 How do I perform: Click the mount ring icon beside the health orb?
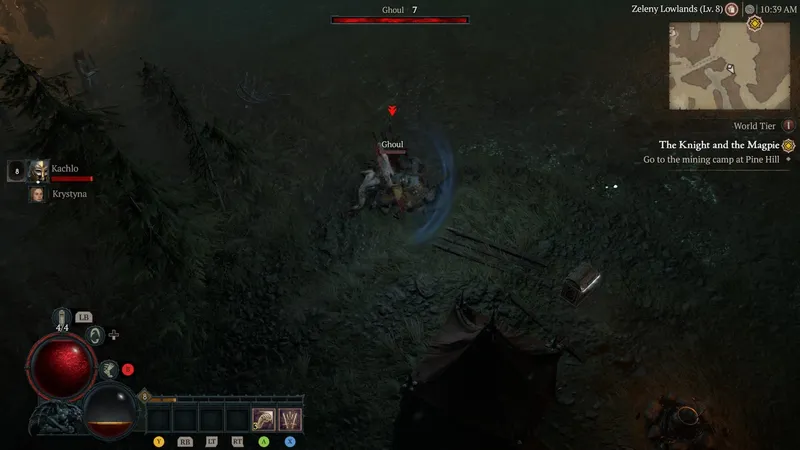tap(96, 335)
